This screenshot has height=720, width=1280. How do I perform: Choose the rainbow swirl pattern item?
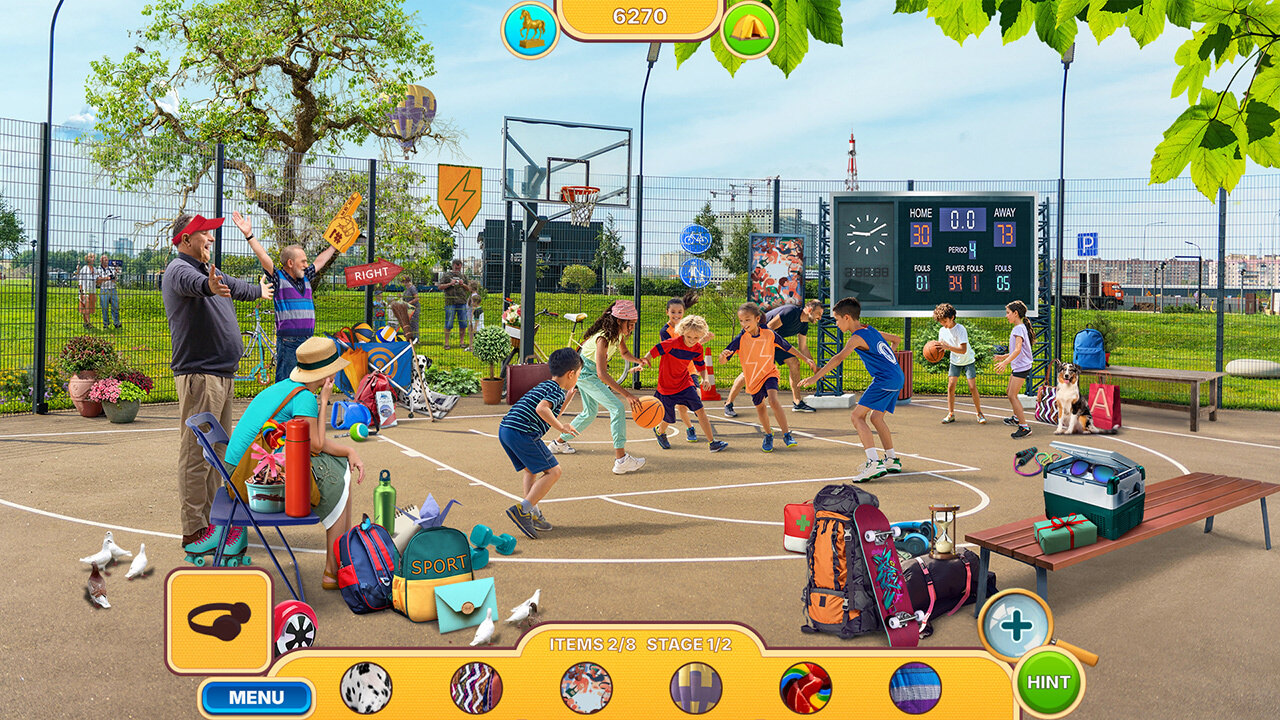(x=806, y=687)
